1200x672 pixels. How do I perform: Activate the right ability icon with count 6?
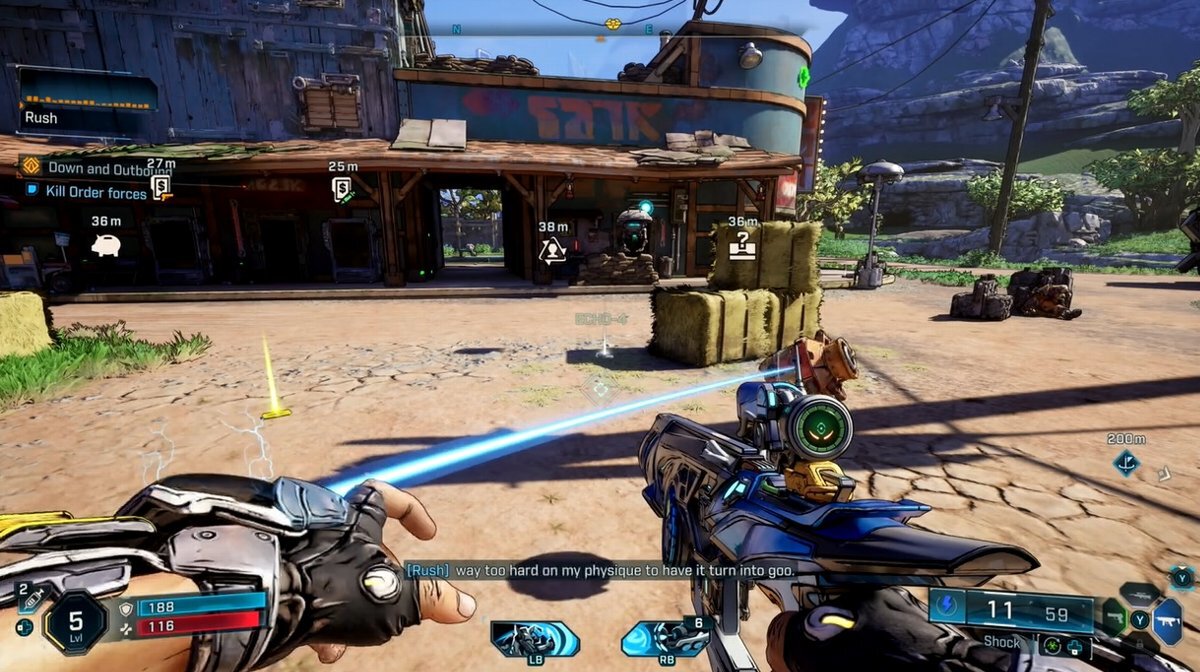coord(665,638)
